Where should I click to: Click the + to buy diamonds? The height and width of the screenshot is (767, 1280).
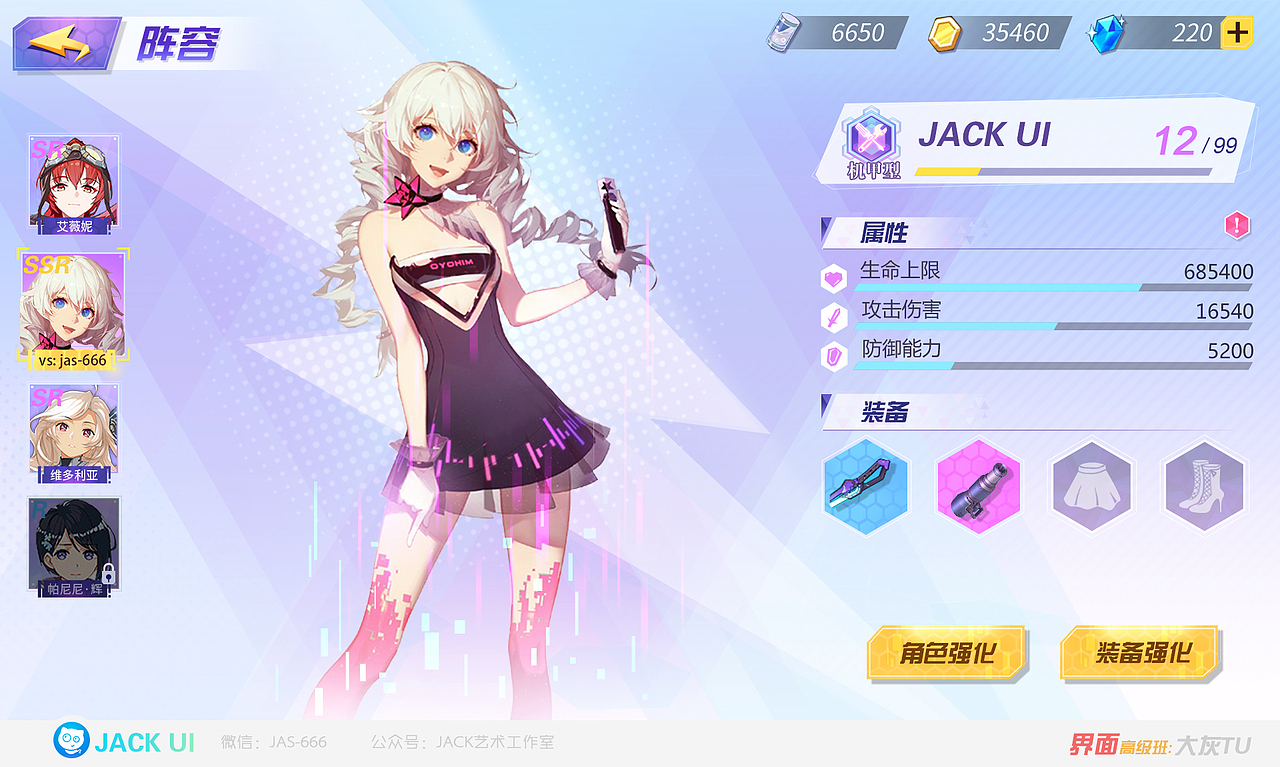click(1238, 32)
